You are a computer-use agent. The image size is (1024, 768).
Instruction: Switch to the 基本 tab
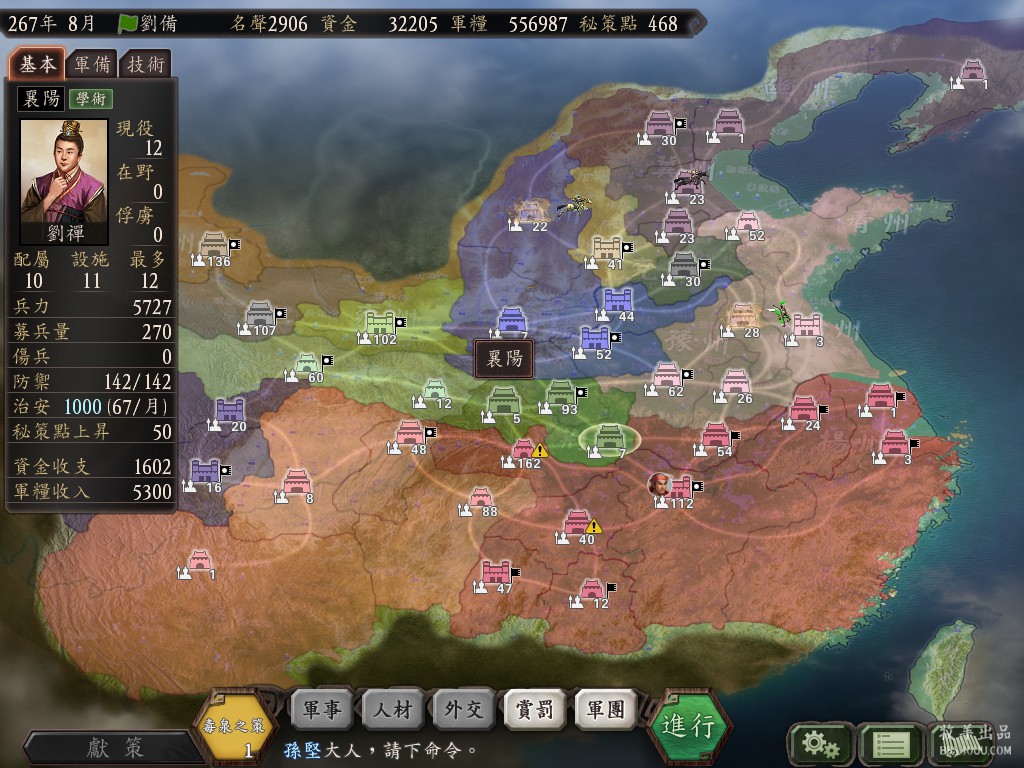pos(37,64)
